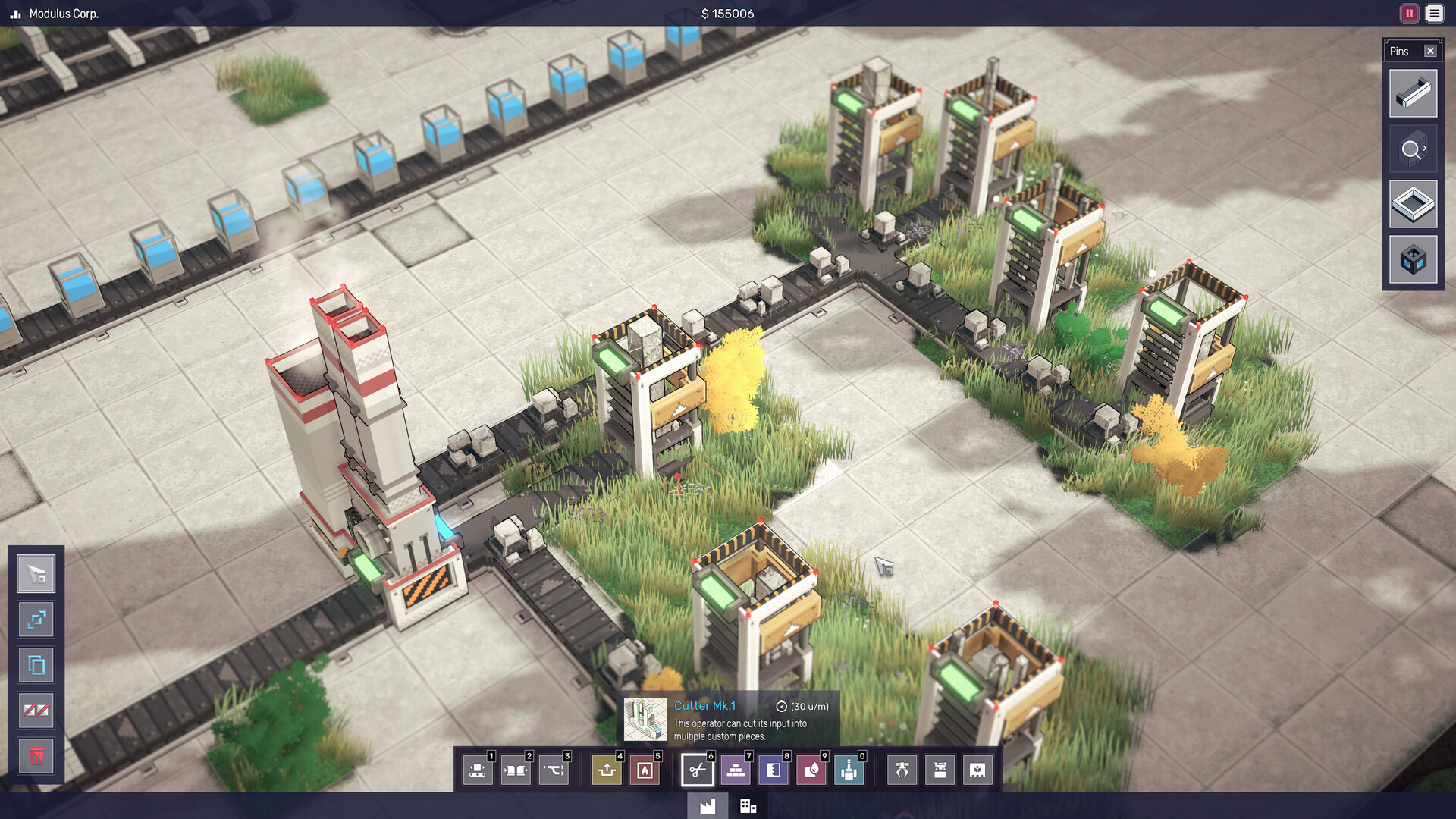This screenshot has width=1456, height=819.
Task: Click the conveyor pin in the Pins panel
Action: click(x=1413, y=93)
